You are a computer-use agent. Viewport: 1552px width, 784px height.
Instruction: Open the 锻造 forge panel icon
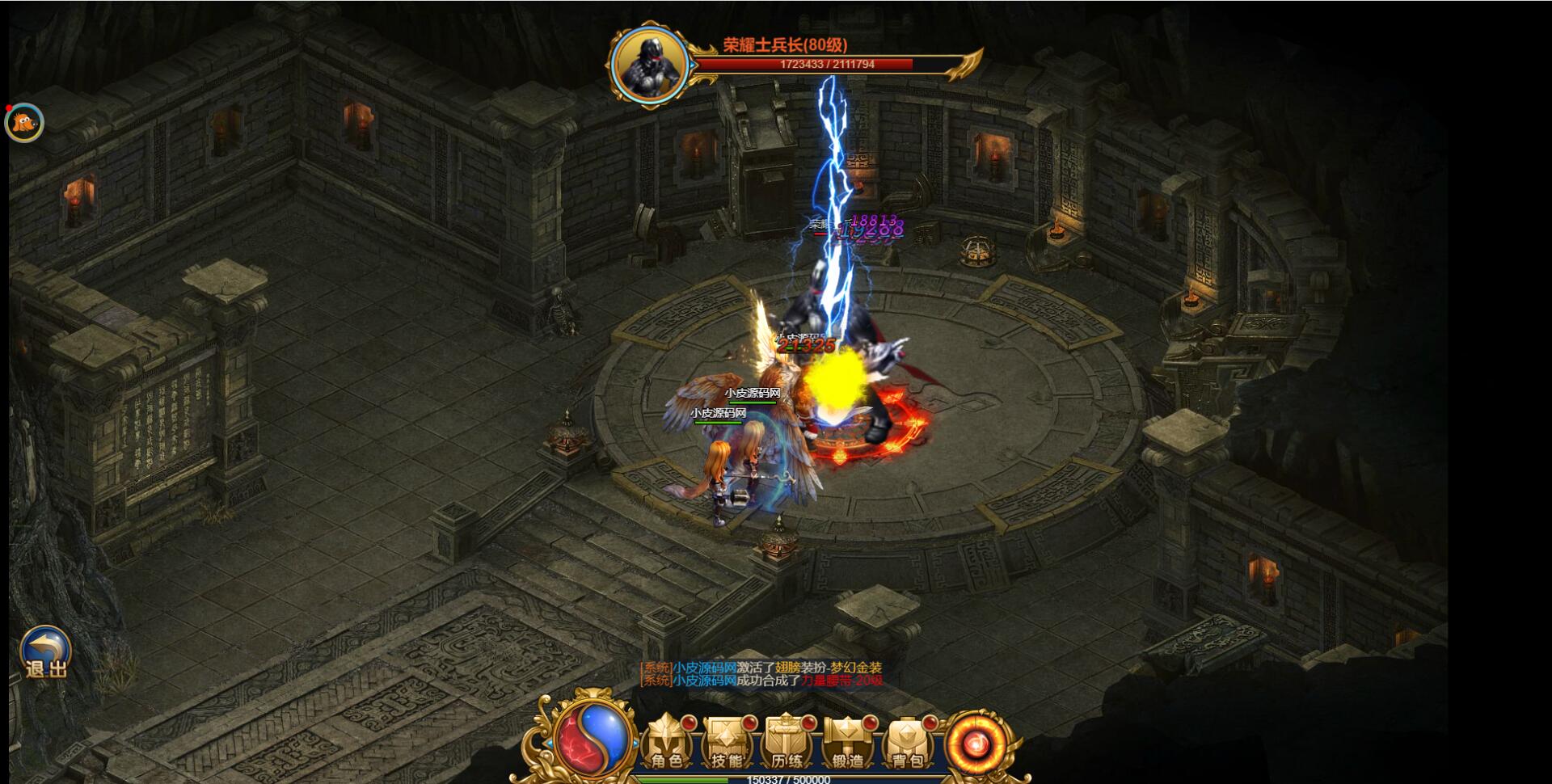coord(846,744)
